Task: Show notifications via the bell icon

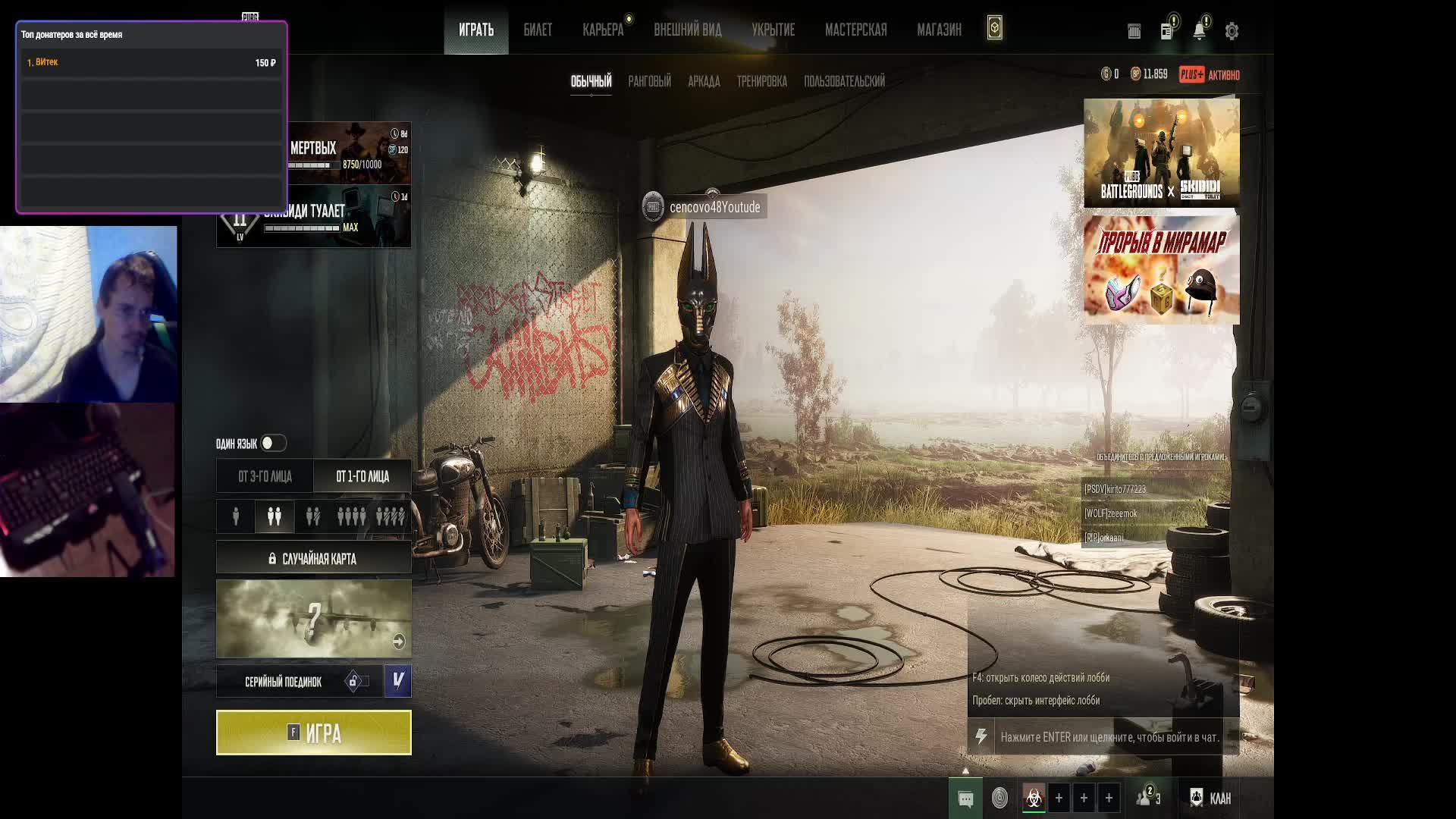Action: tap(1199, 31)
